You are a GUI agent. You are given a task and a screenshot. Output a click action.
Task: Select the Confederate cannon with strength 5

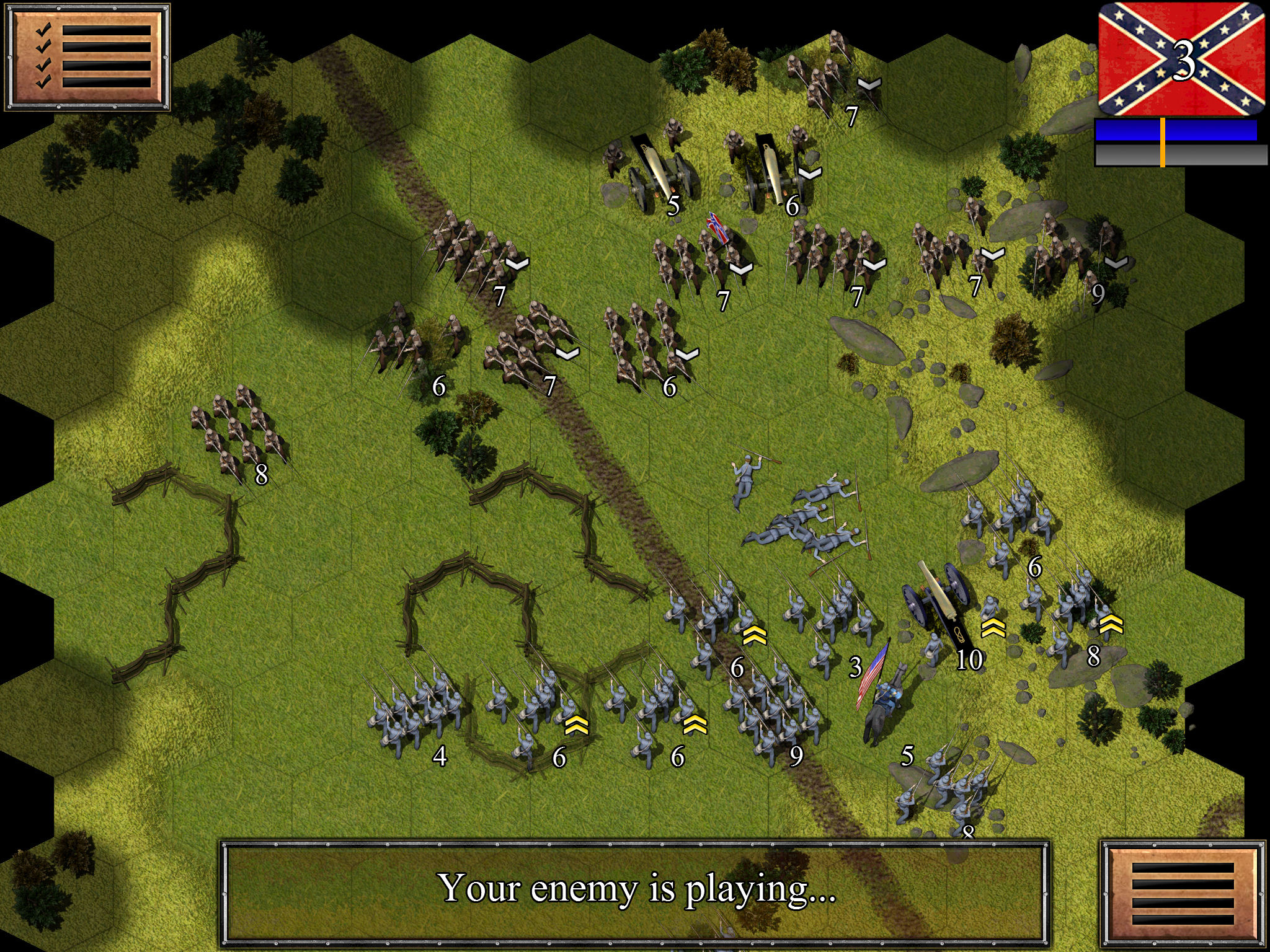pyautogui.click(x=657, y=167)
